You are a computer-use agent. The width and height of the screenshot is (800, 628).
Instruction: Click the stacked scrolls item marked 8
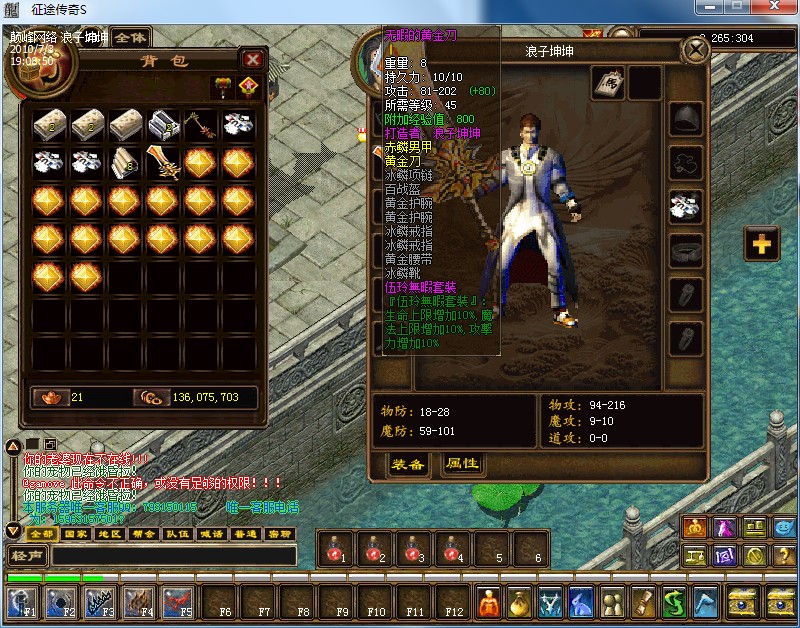[x=126, y=162]
